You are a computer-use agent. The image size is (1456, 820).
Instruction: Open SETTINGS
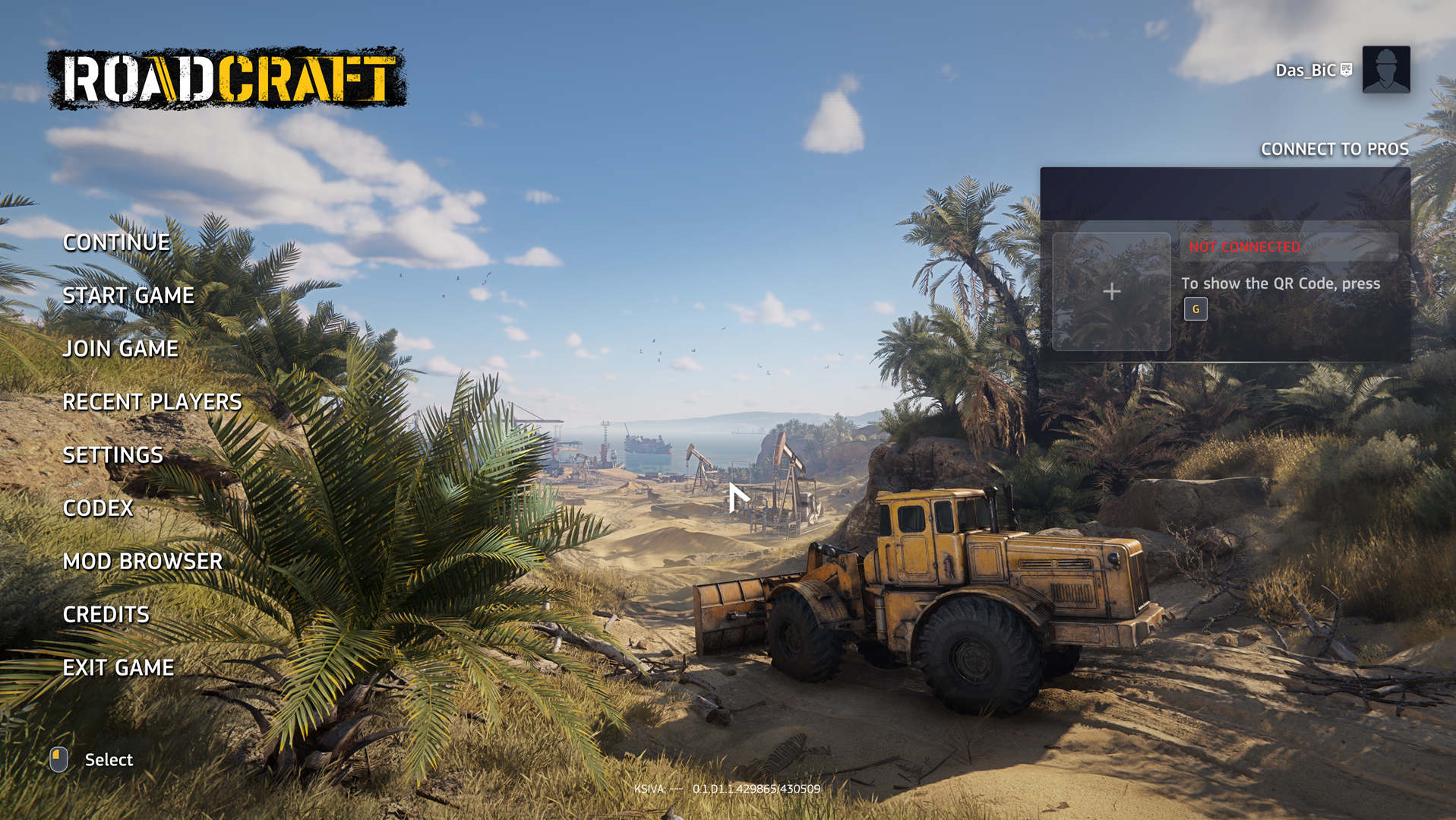click(112, 454)
